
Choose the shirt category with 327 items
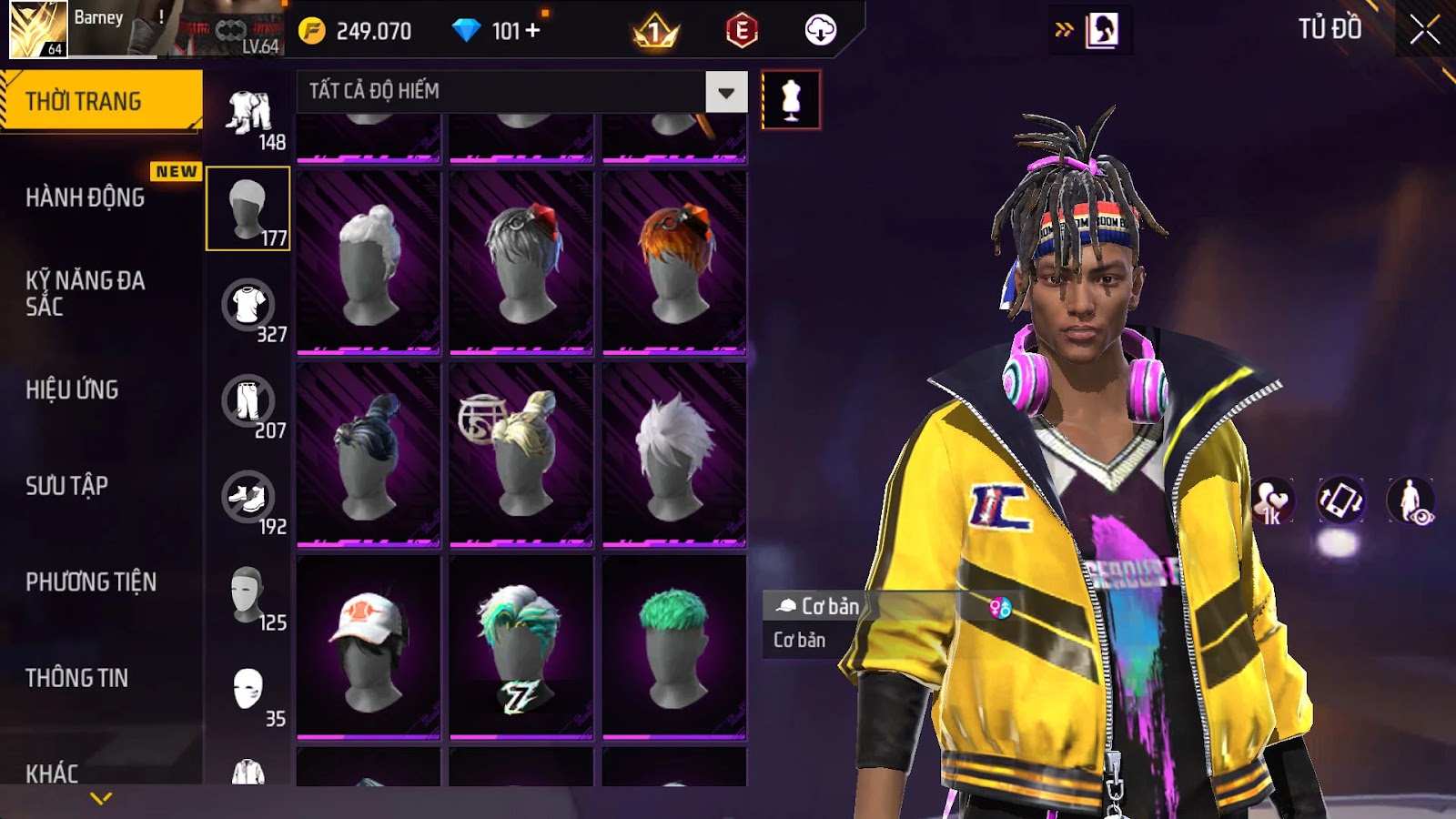(248, 306)
